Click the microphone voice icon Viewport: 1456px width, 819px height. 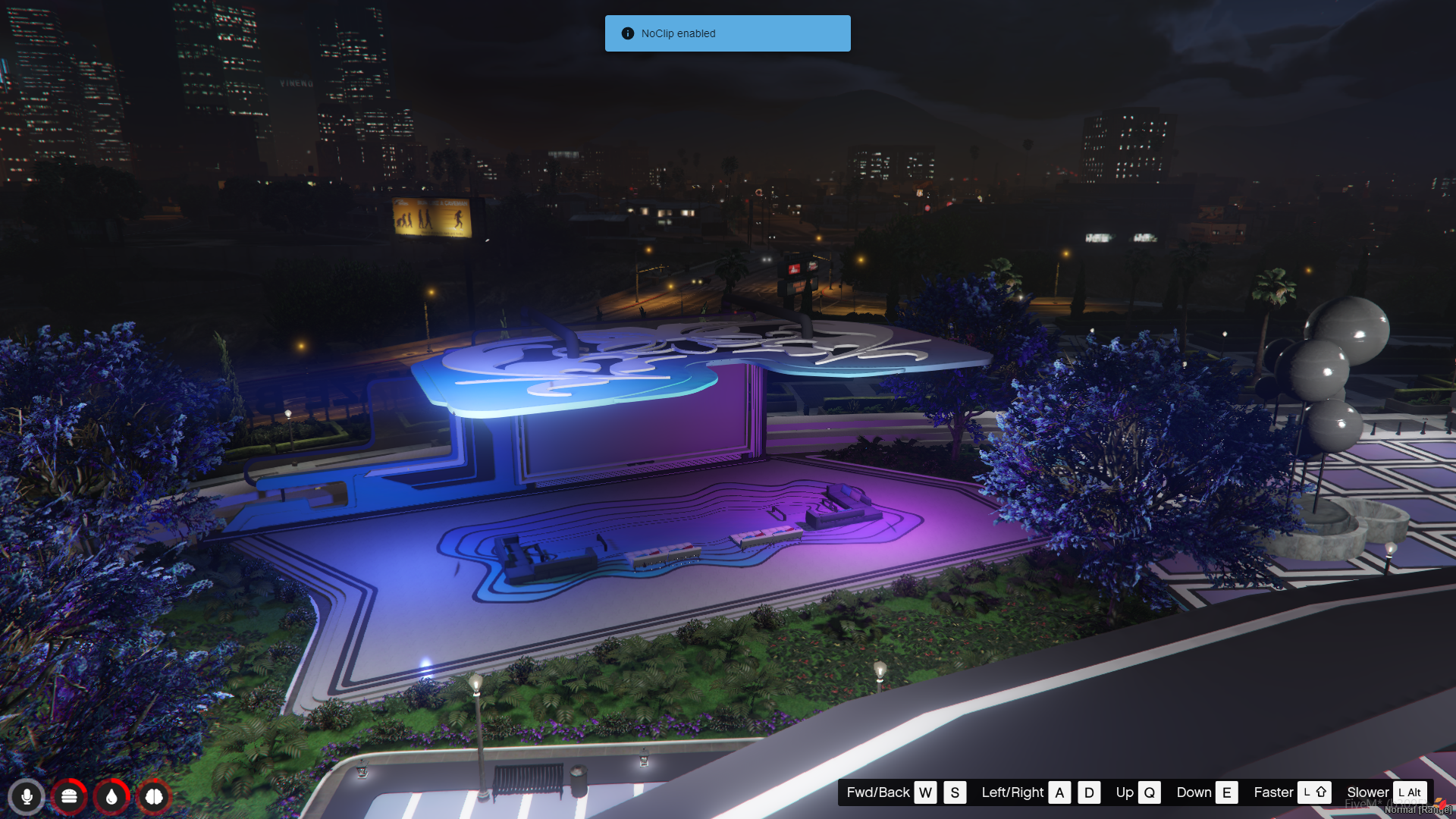(x=27, y=797)
